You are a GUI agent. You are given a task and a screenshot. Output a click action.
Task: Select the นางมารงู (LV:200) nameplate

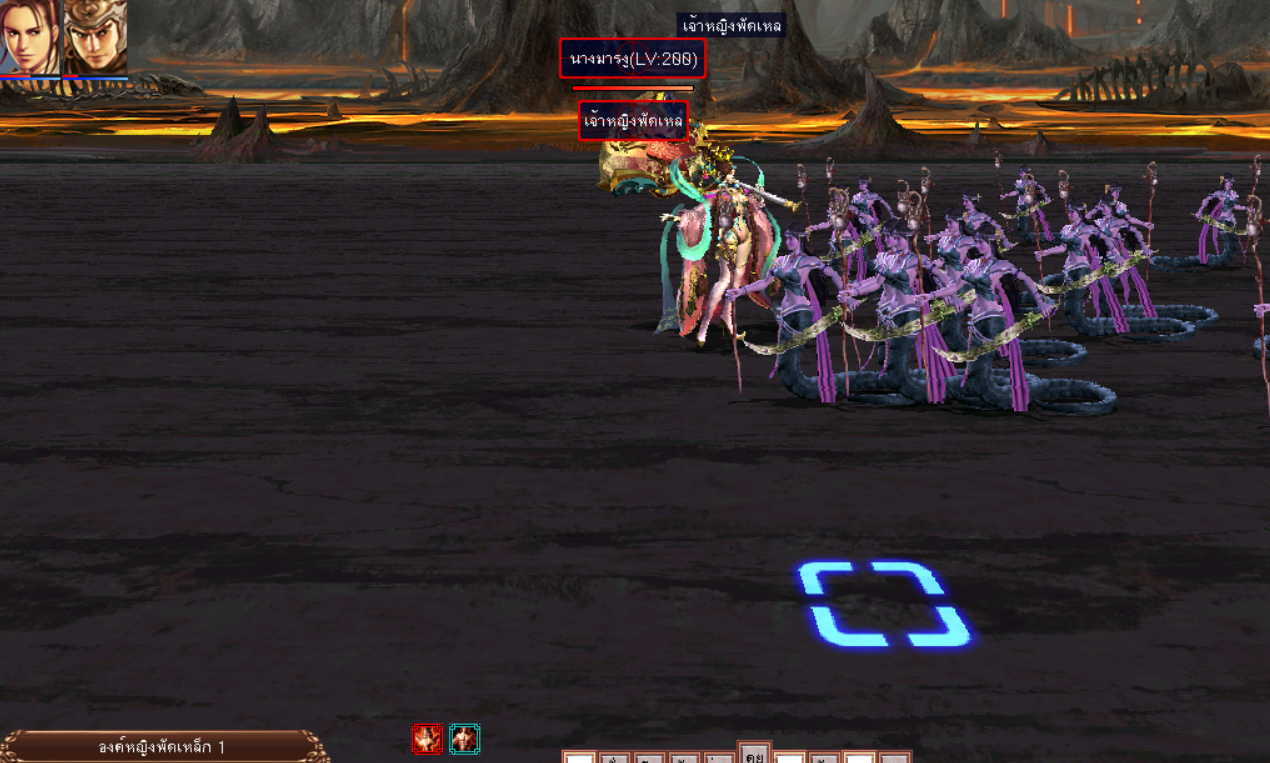632,59
